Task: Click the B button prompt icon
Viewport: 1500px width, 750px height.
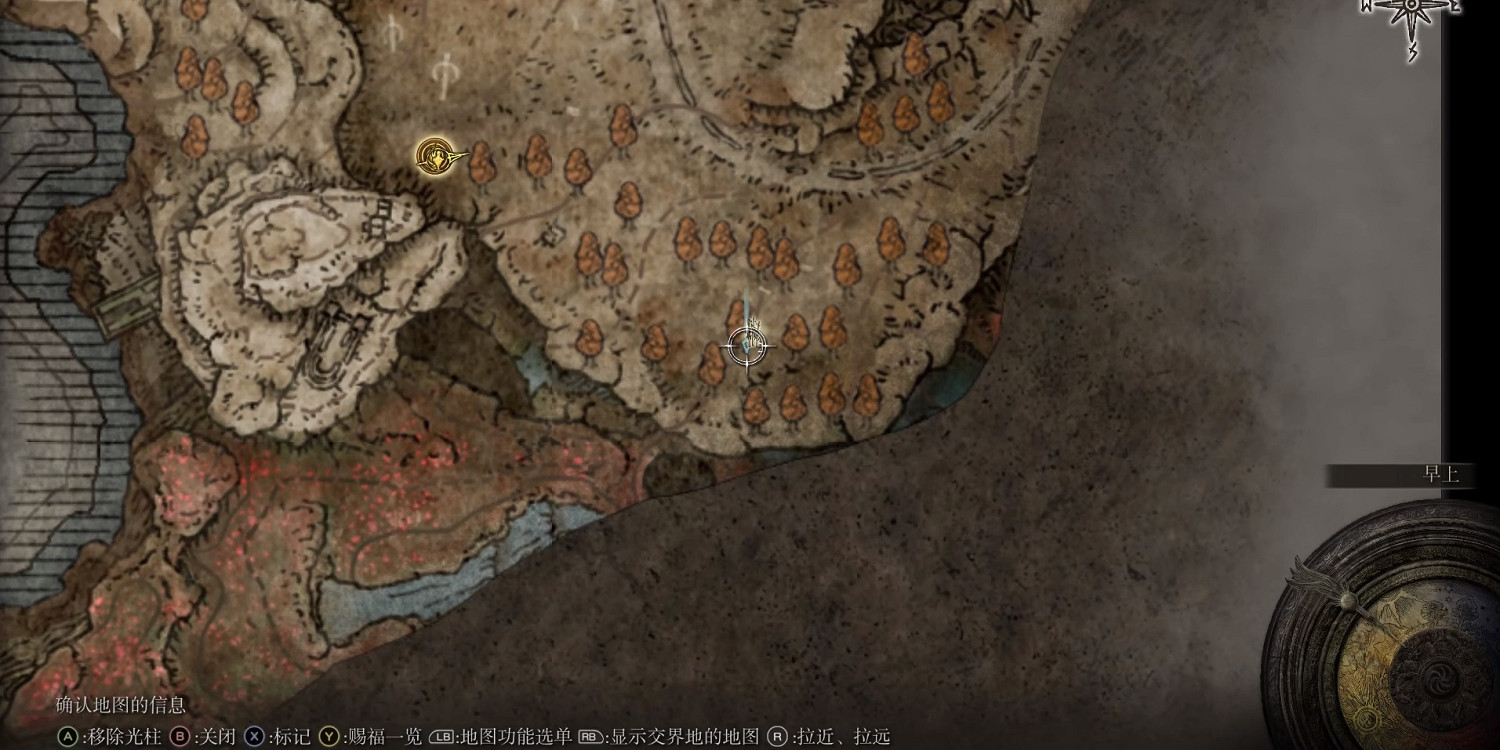Action: 180,738
